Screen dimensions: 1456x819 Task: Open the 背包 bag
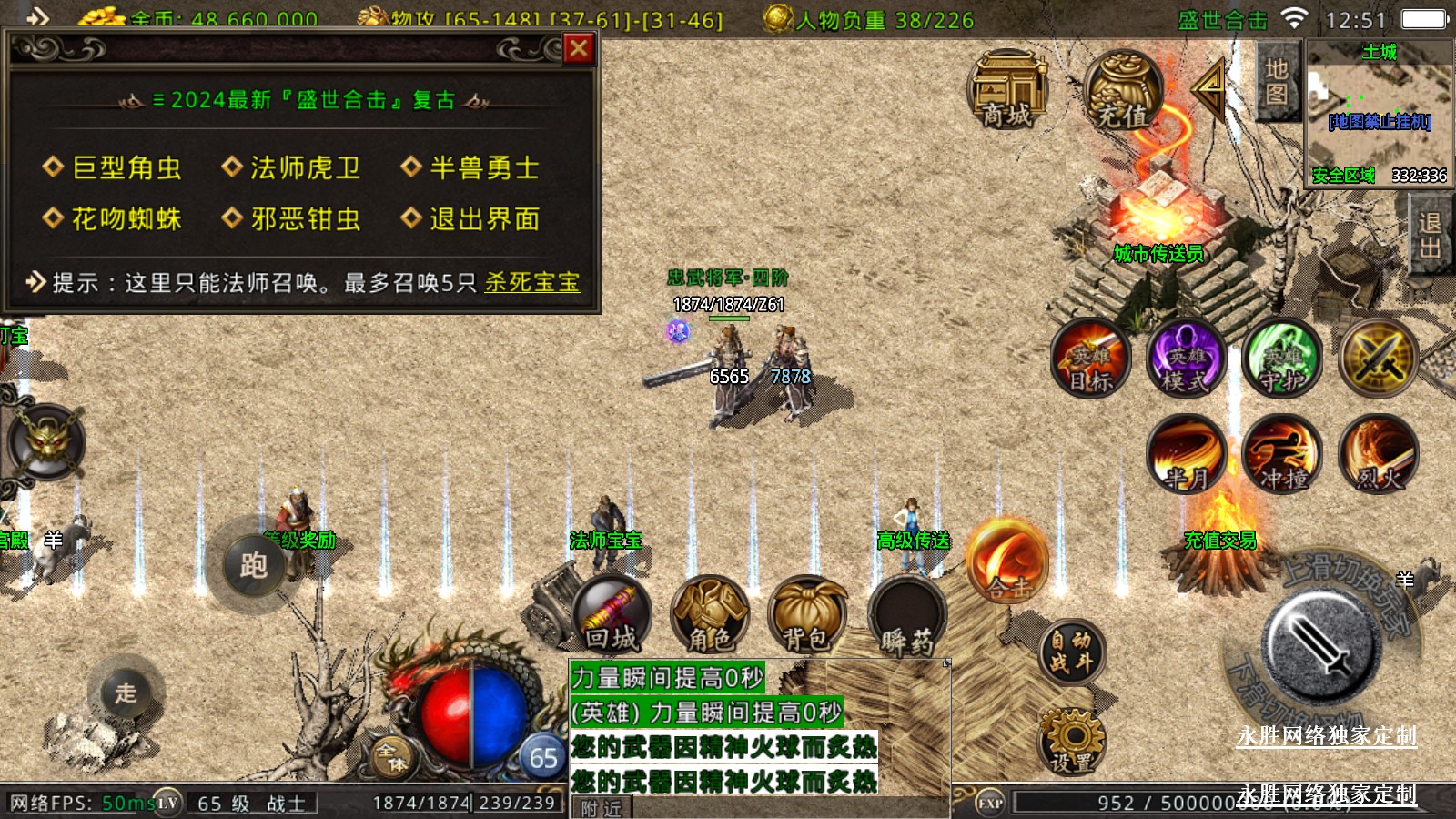click(x=806, y=615)
